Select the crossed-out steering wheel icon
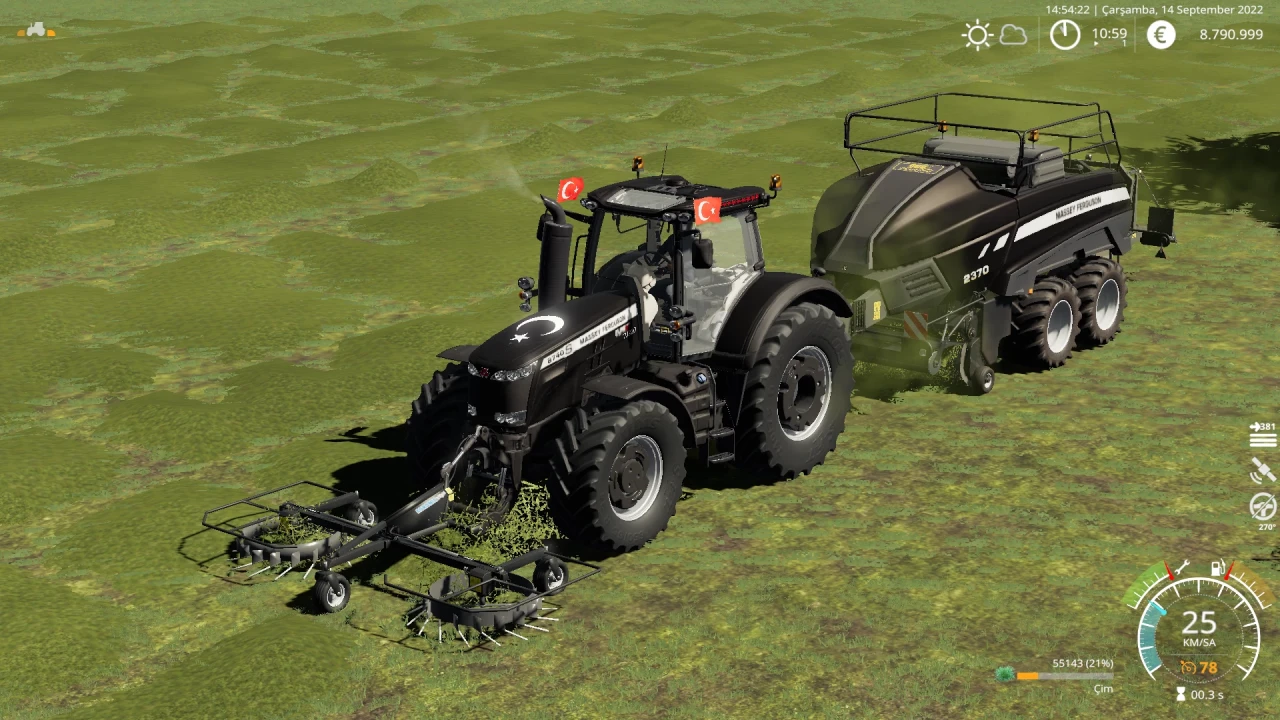 tap(1262, 505)
